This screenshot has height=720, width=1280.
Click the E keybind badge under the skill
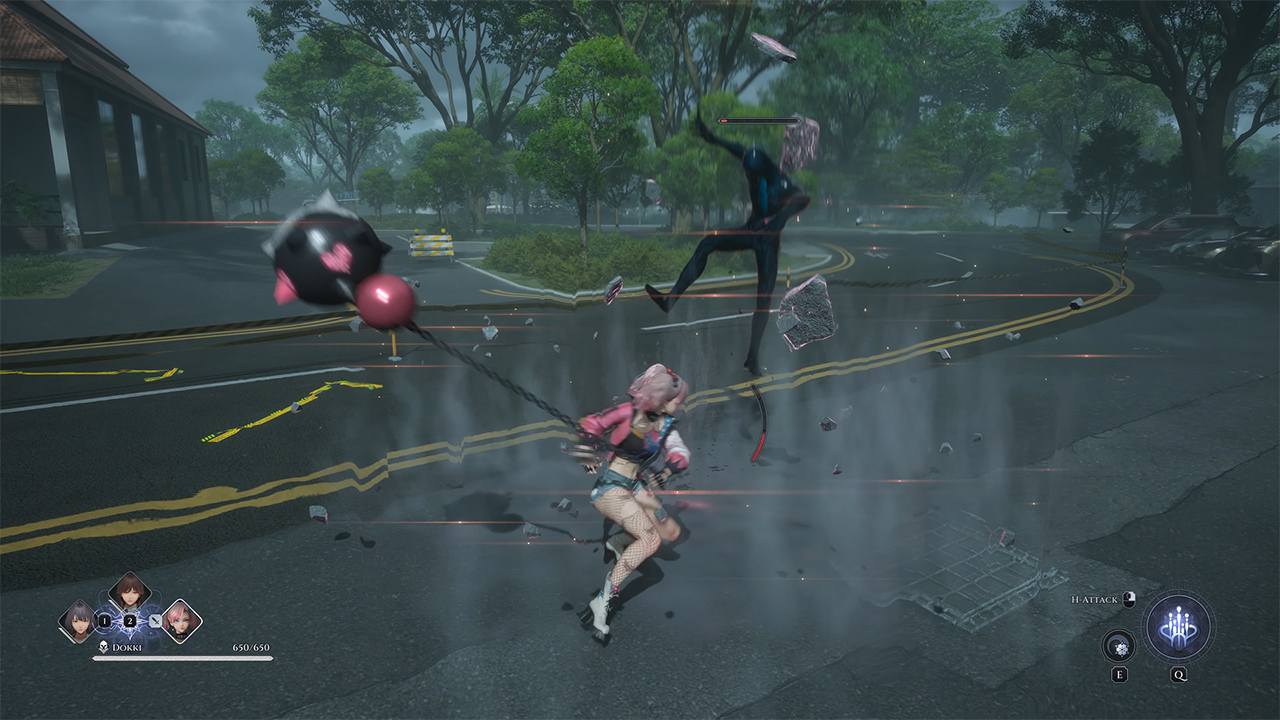point(1120,674)
